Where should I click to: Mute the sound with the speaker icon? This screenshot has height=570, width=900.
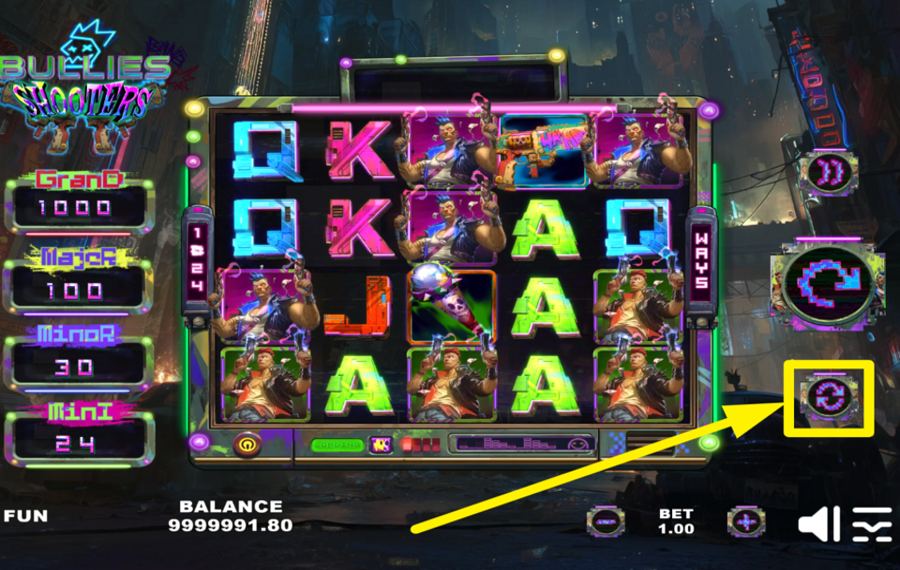[818, 523]
